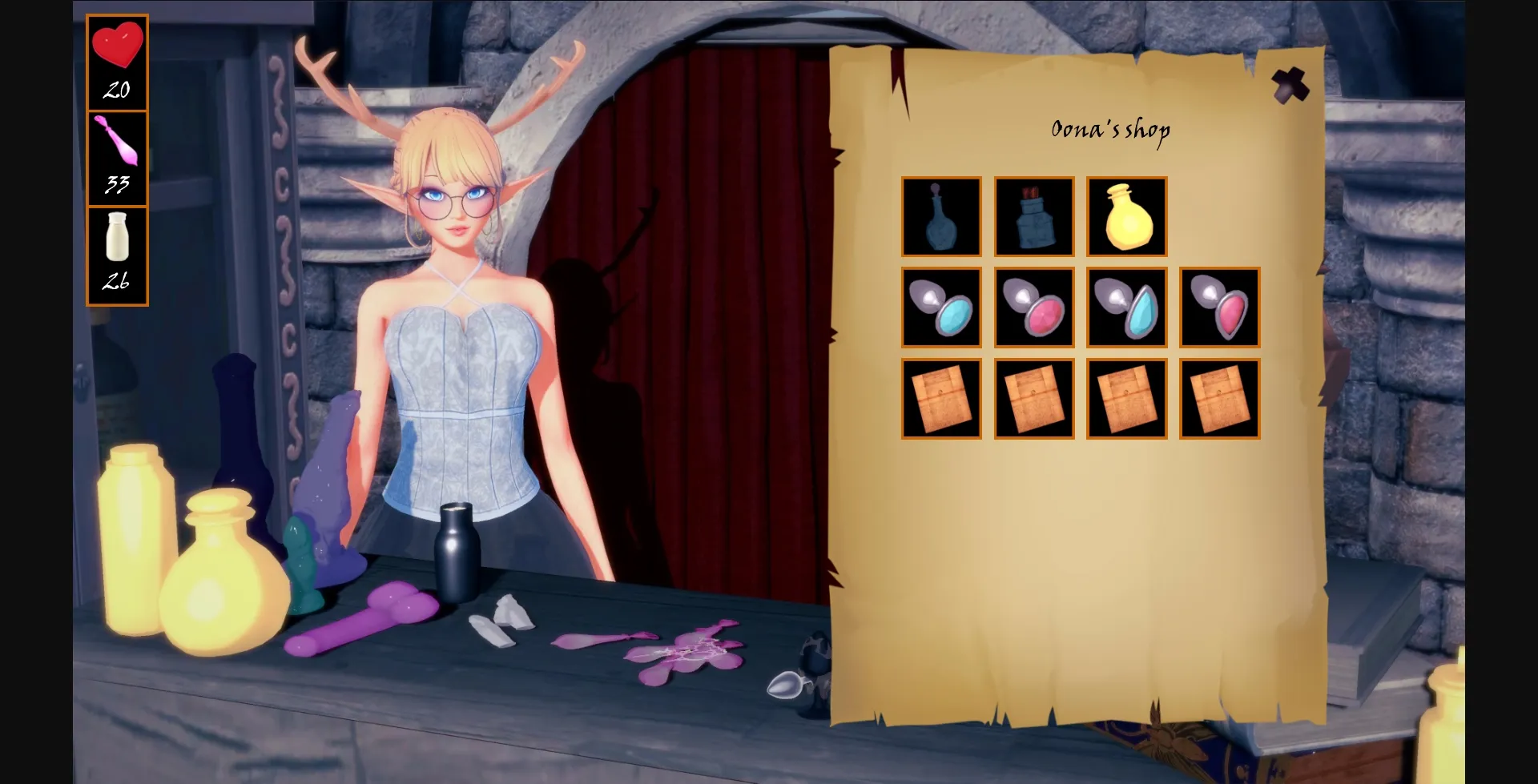Close Oona's shop with the X nail
1538x784 pixels.
(x=1290, y=84)
